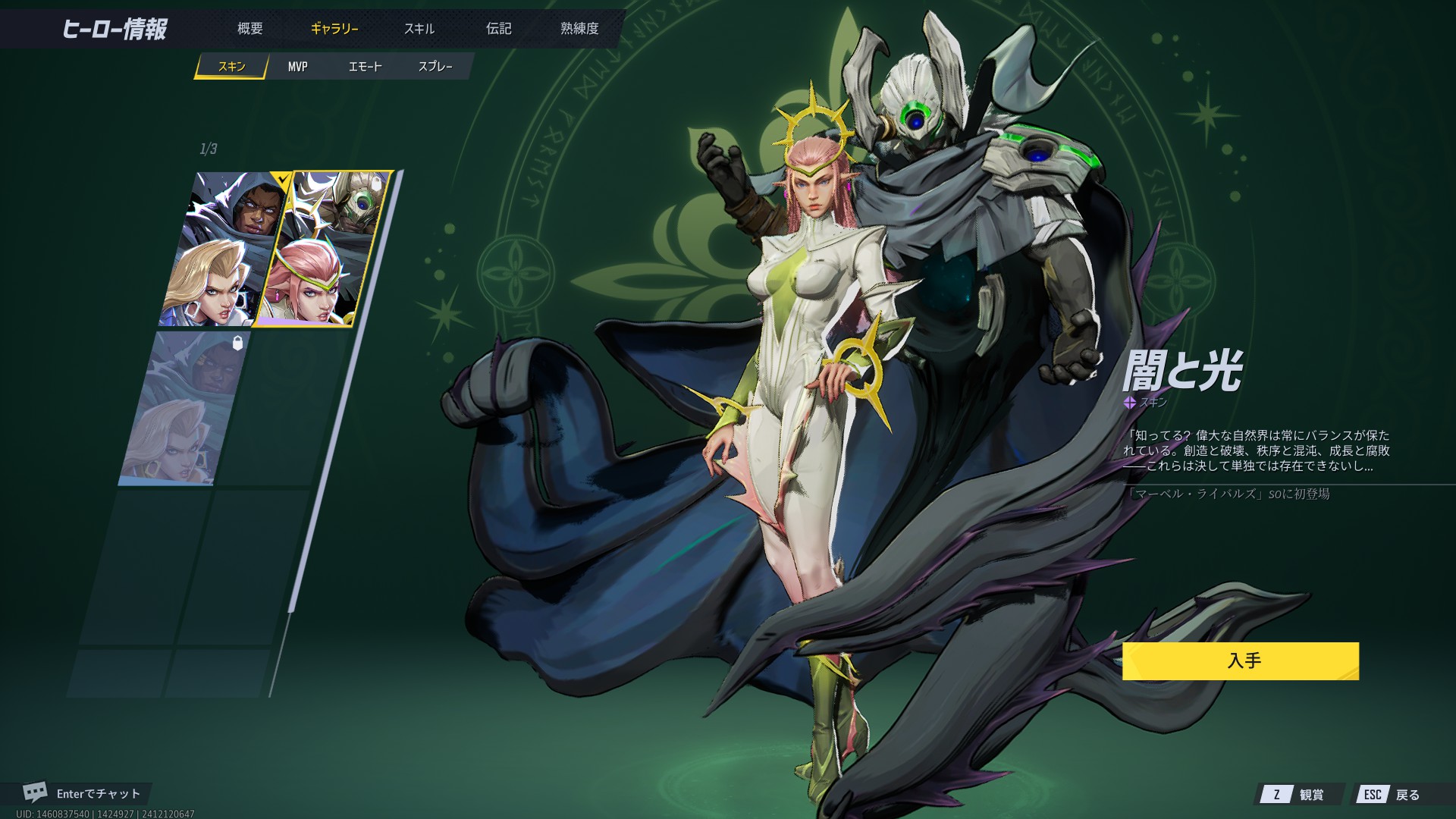1456x819 pixels.
Task: Show the 伝記 tab
Action: pos(499,29)
